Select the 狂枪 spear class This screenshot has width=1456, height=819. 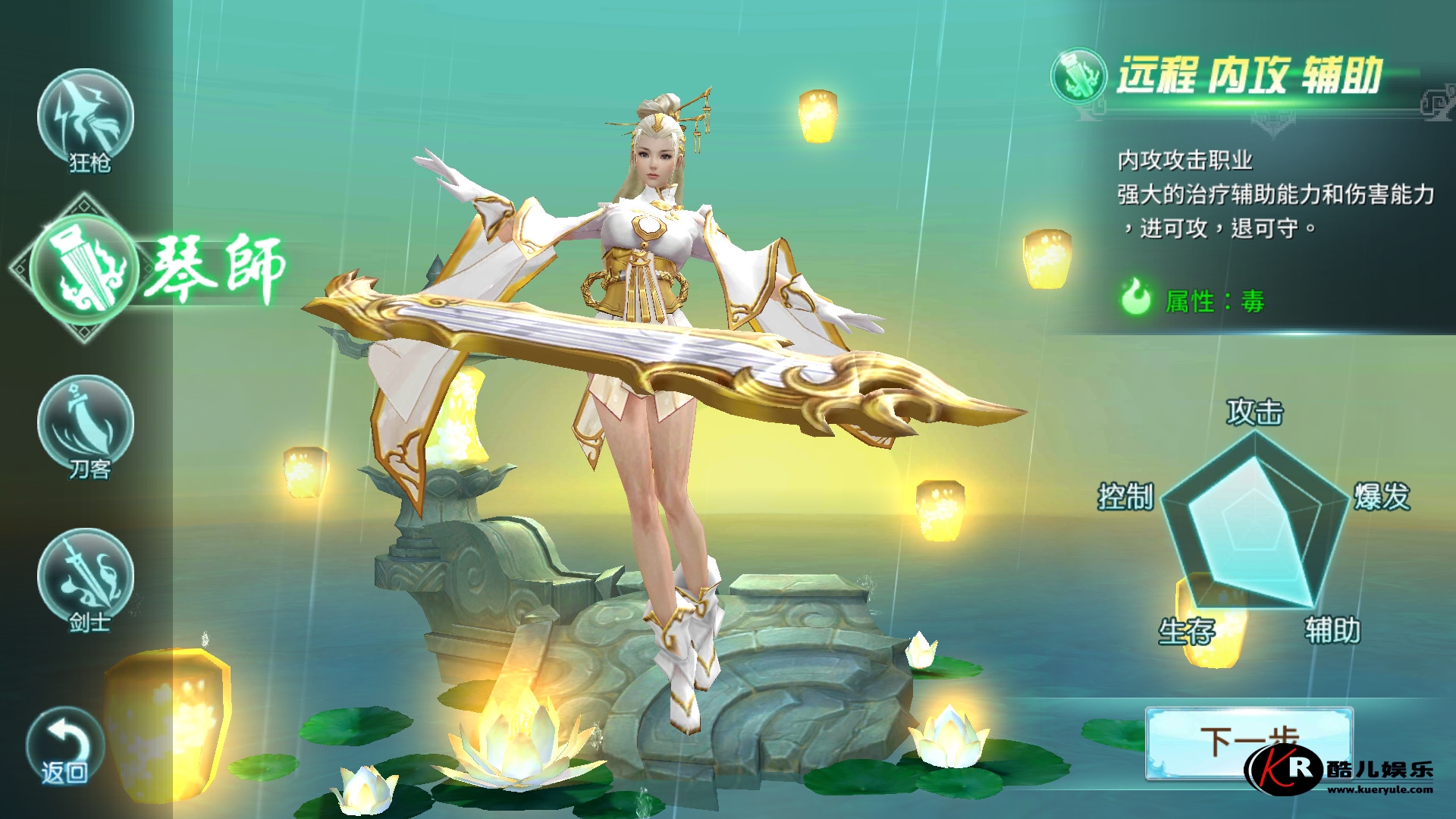[86, 119]
